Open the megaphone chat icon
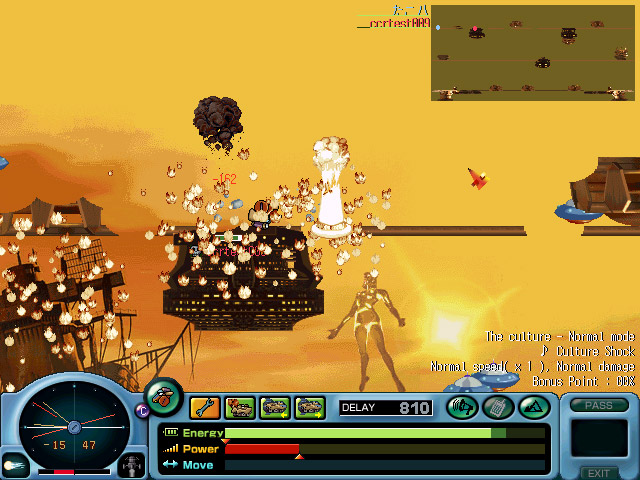 (462, 407)
